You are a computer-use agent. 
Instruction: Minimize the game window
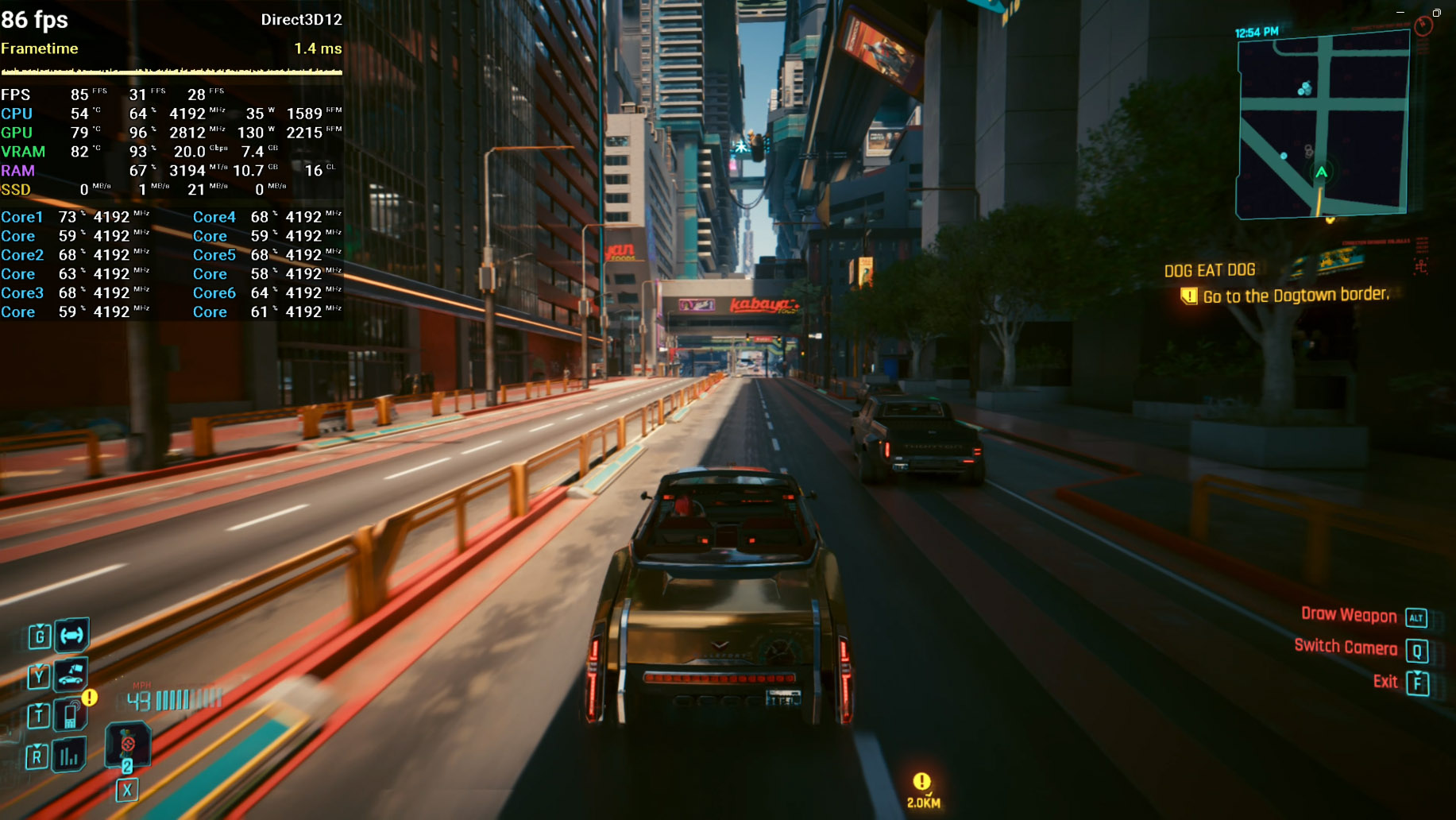click(1400, 13)
